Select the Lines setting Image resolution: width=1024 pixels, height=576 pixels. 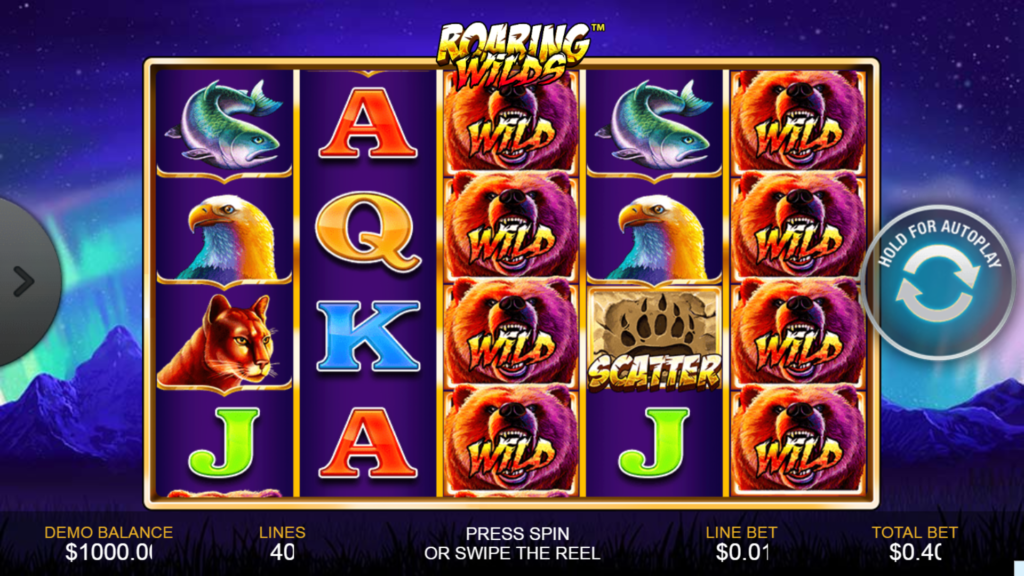282,542
